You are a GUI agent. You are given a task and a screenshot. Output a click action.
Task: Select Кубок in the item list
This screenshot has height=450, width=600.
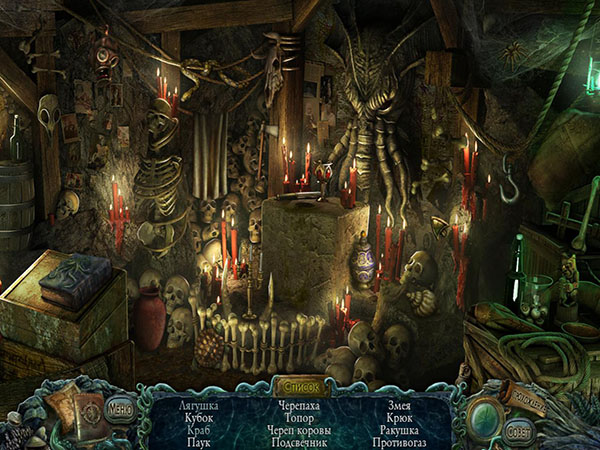[x=200, y=417]
